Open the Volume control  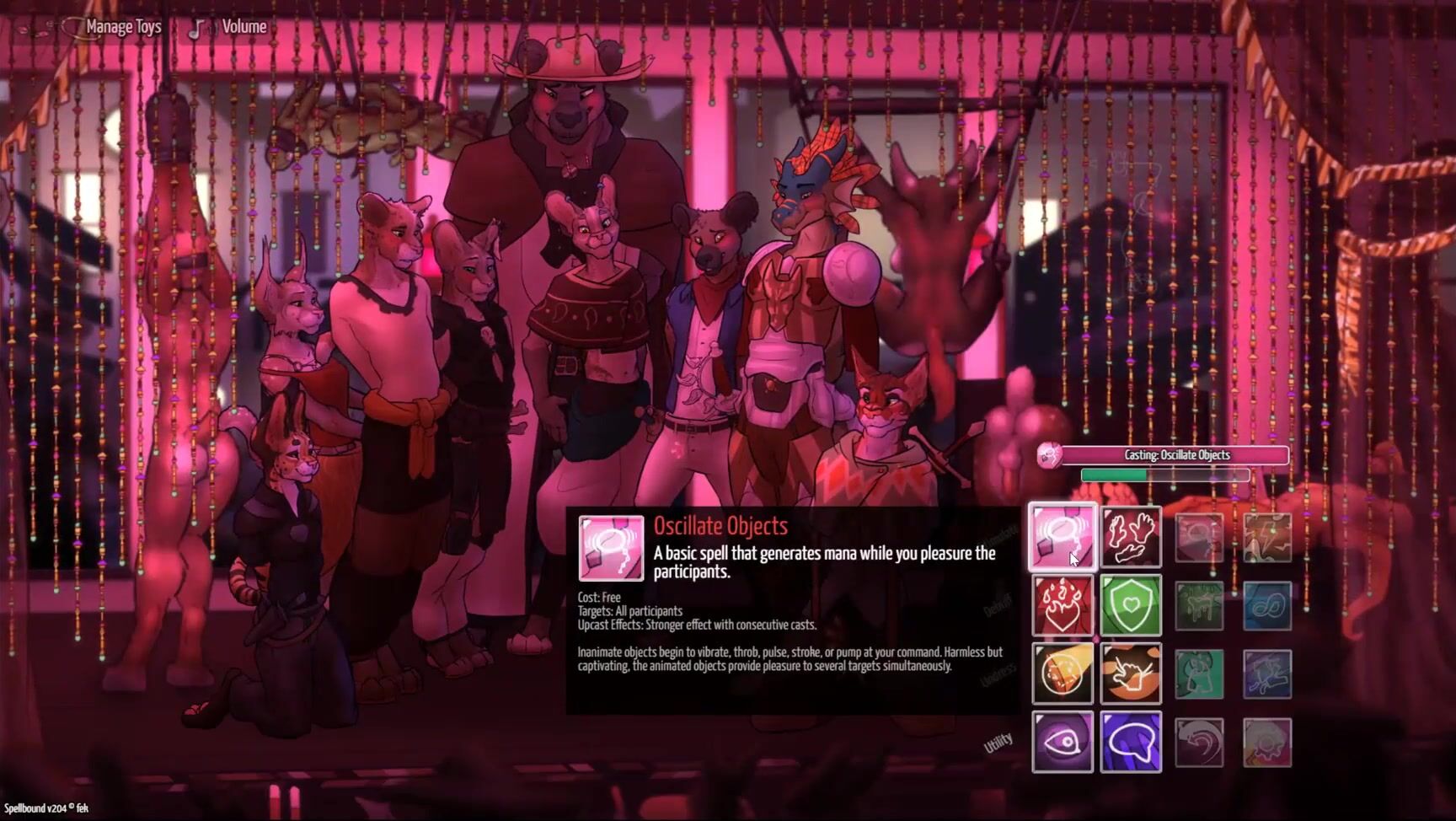click(x=243, y=27)
